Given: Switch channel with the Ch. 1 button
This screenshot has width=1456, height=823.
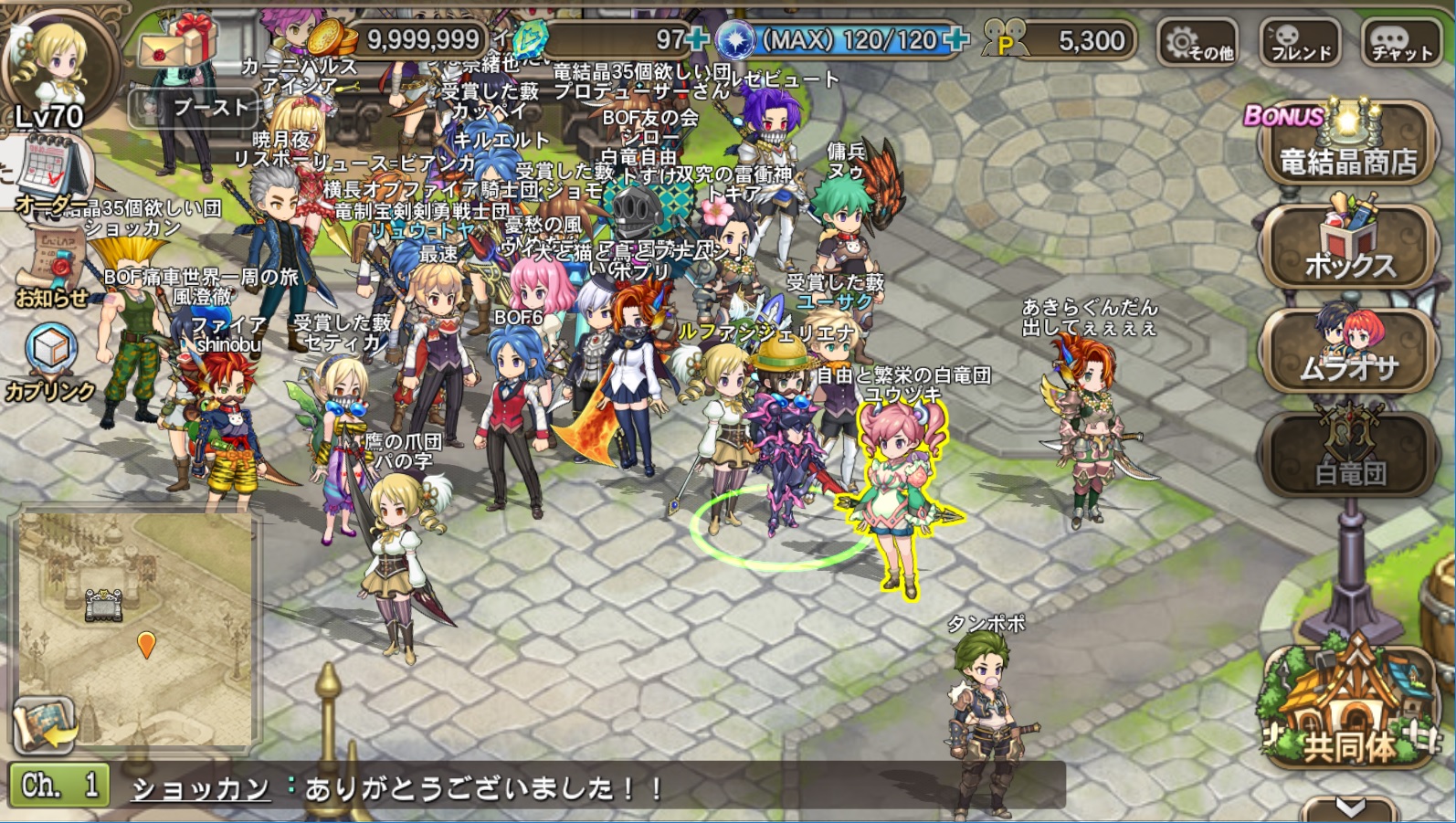Looking at the screenshot, I should click(x=59, y=786).
